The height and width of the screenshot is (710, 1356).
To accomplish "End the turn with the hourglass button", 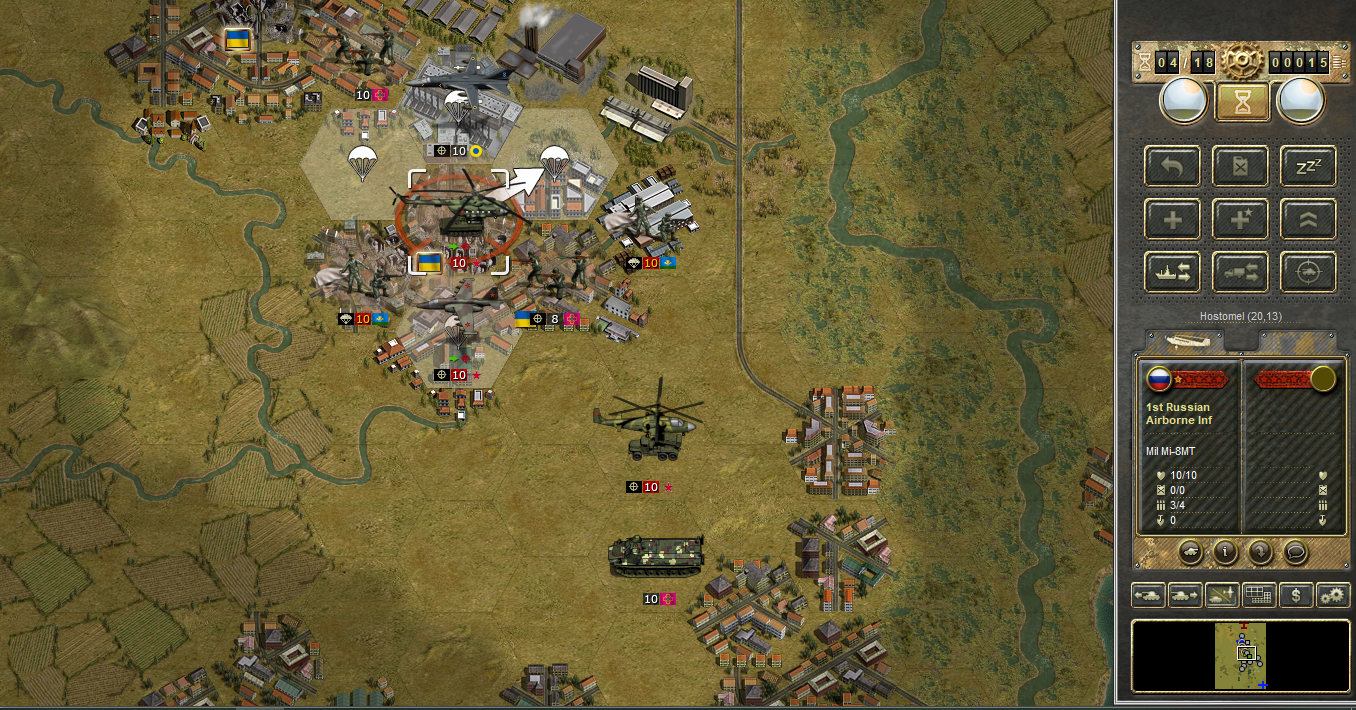I will [1242, 101].
